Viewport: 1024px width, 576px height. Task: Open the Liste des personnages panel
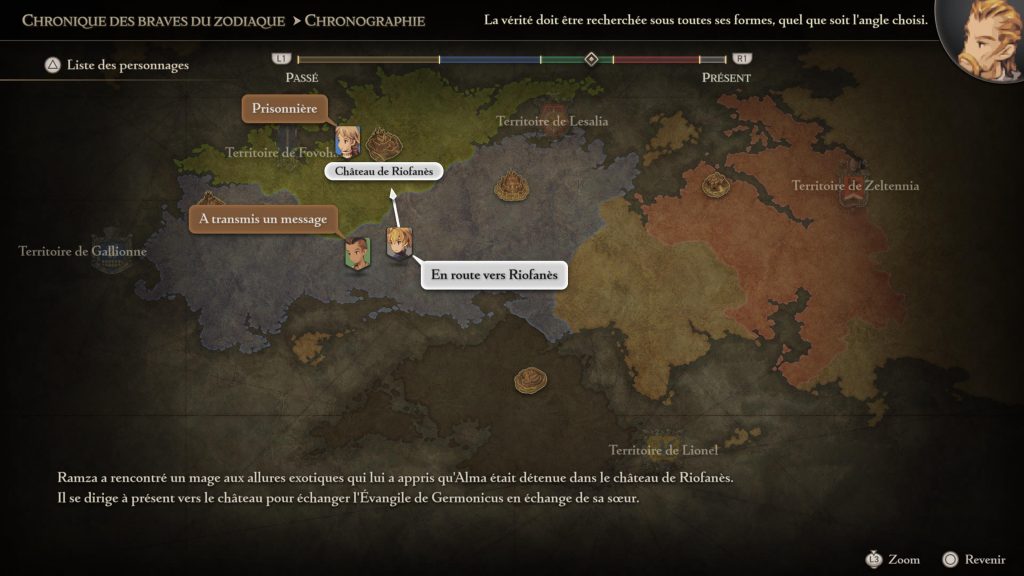tap(117, 66)
